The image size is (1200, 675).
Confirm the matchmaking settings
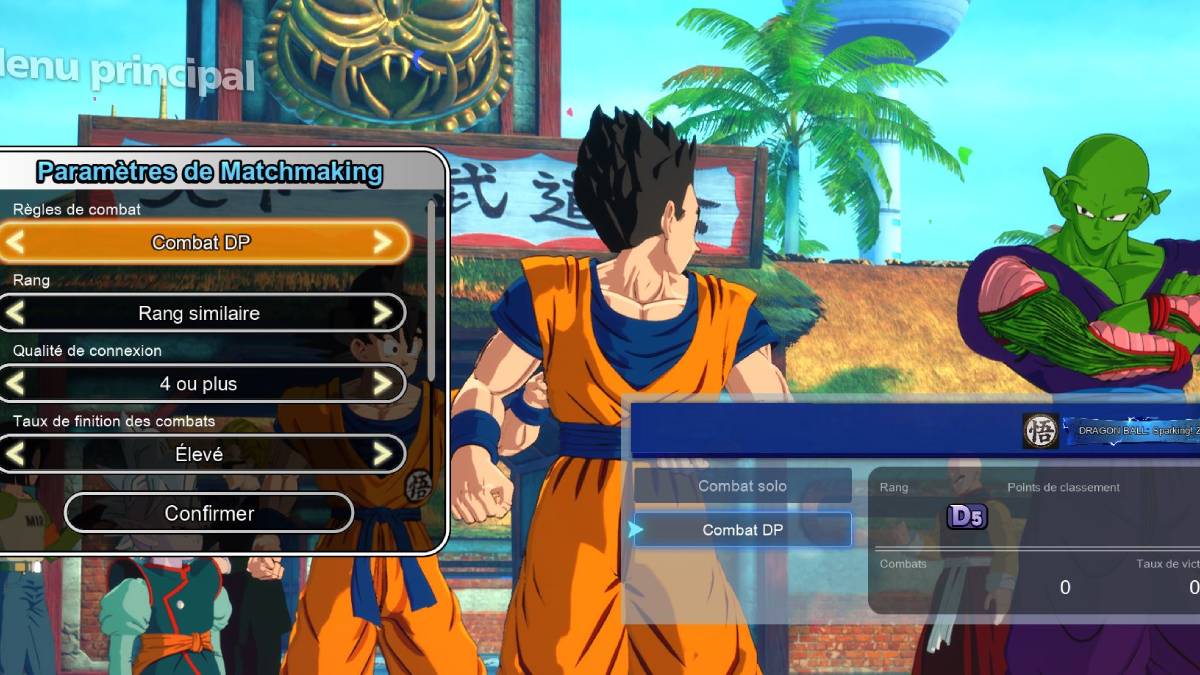[x=209, y=513]
